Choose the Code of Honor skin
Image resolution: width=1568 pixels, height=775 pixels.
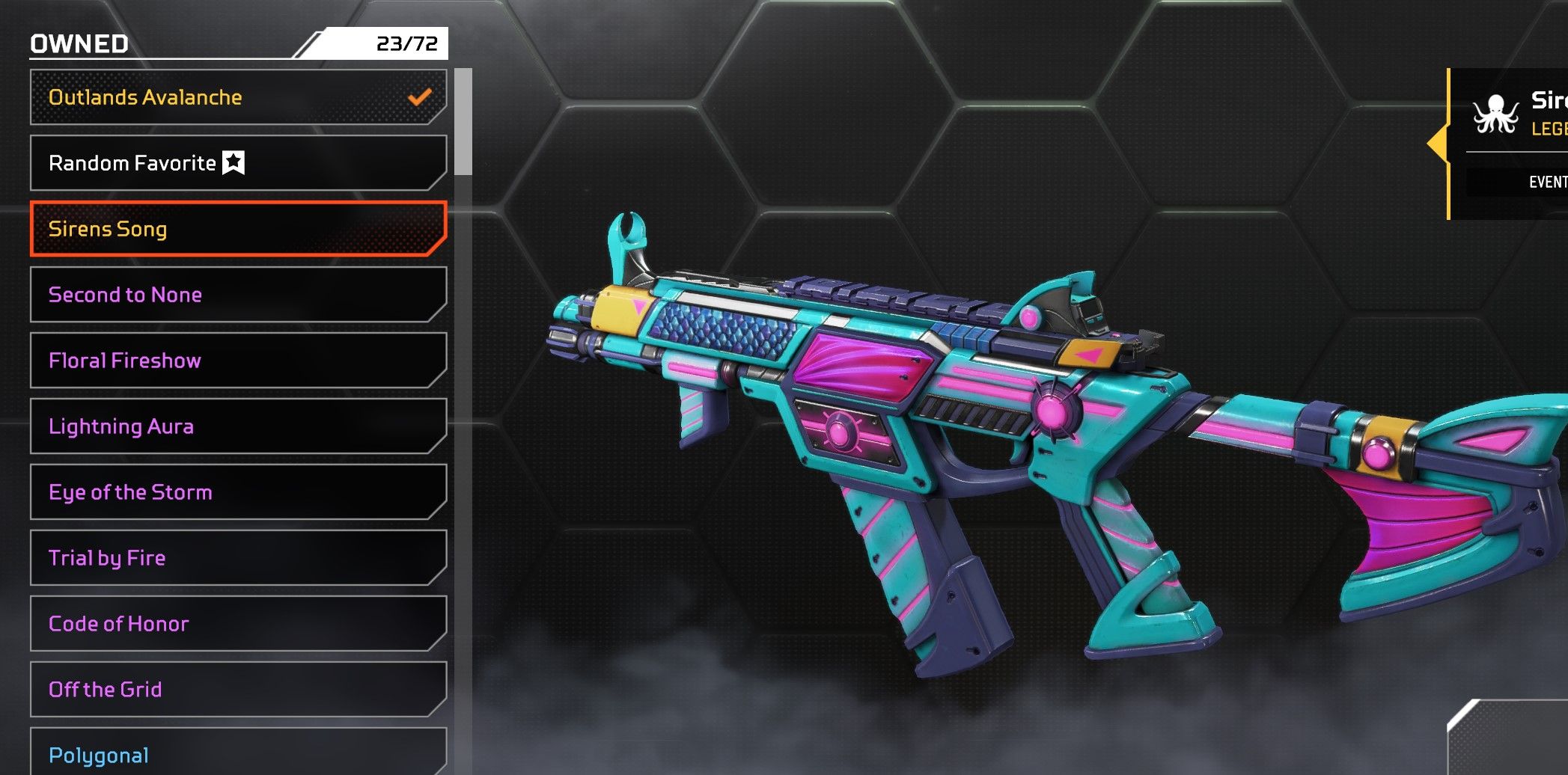pyautogui.click(x=238, y=624)
